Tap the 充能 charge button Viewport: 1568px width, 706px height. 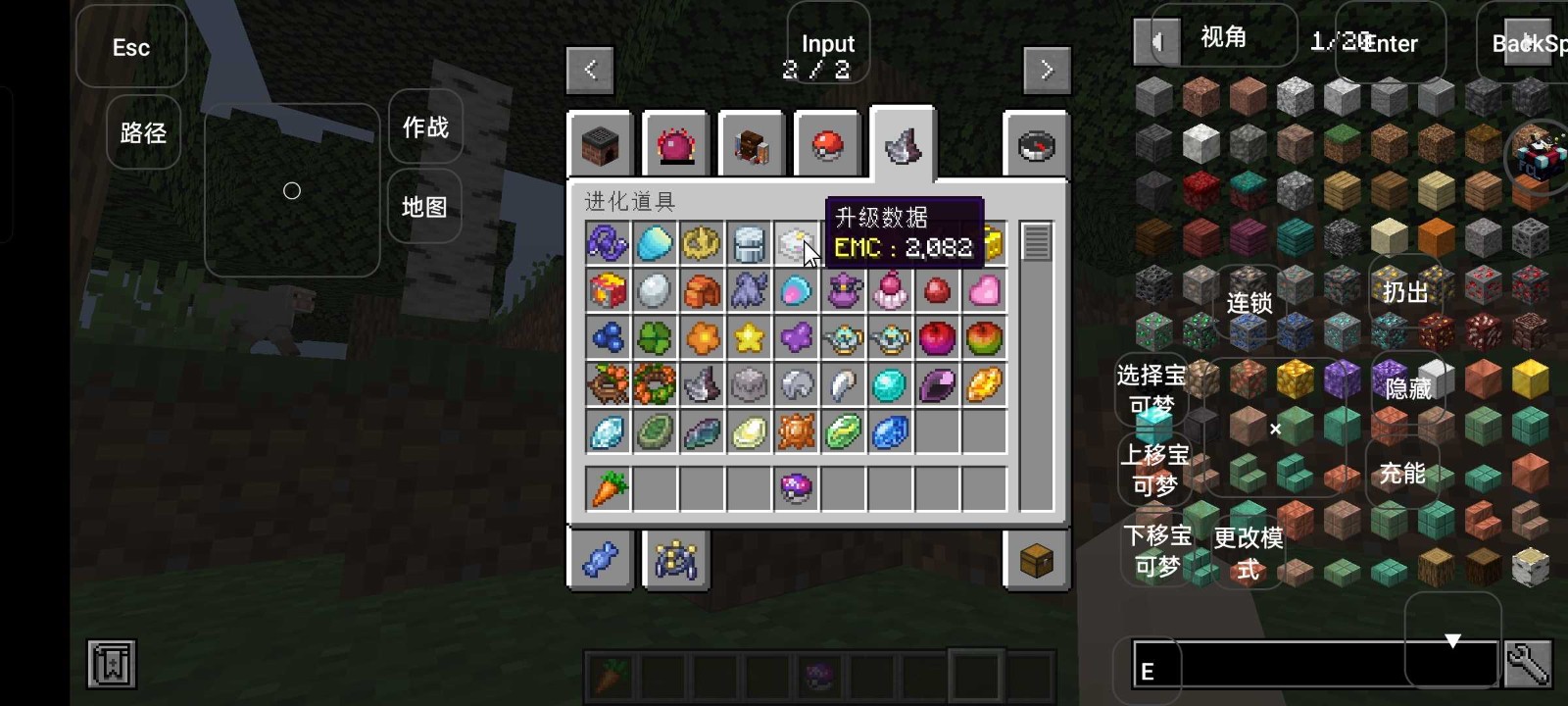click(1402, 474)
